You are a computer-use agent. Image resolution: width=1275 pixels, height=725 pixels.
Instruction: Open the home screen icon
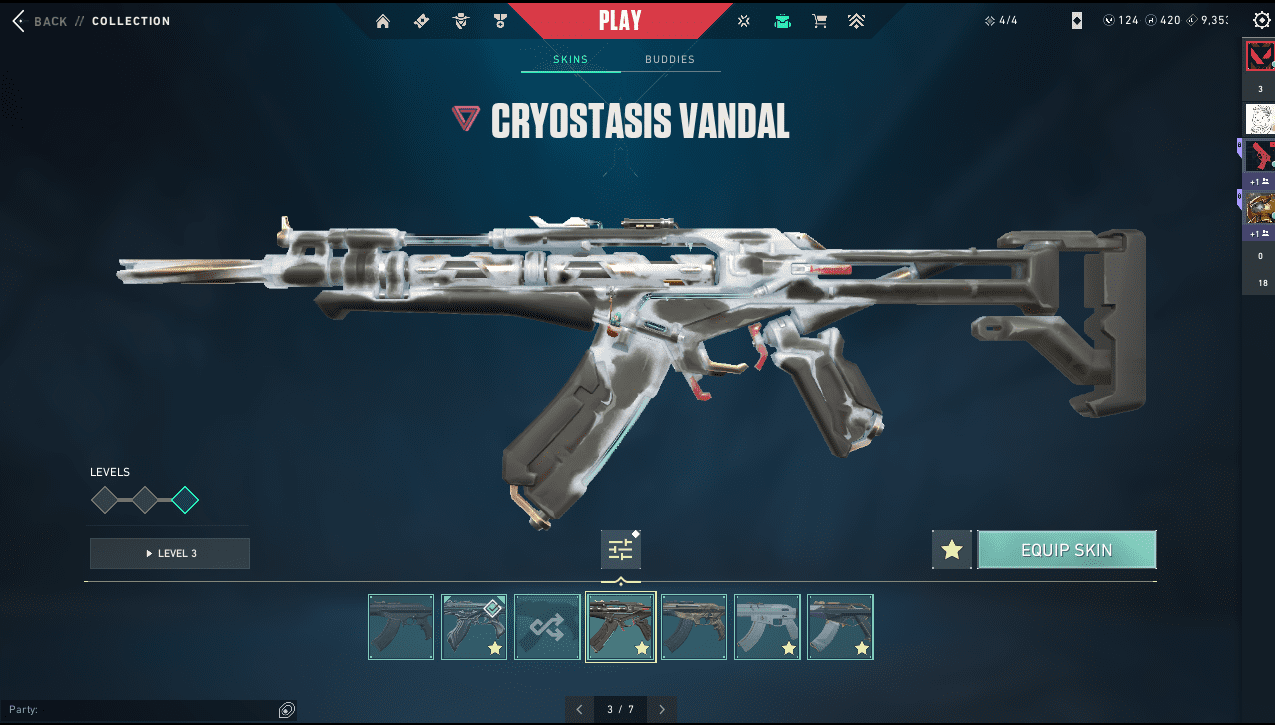[x=383, y=21]
